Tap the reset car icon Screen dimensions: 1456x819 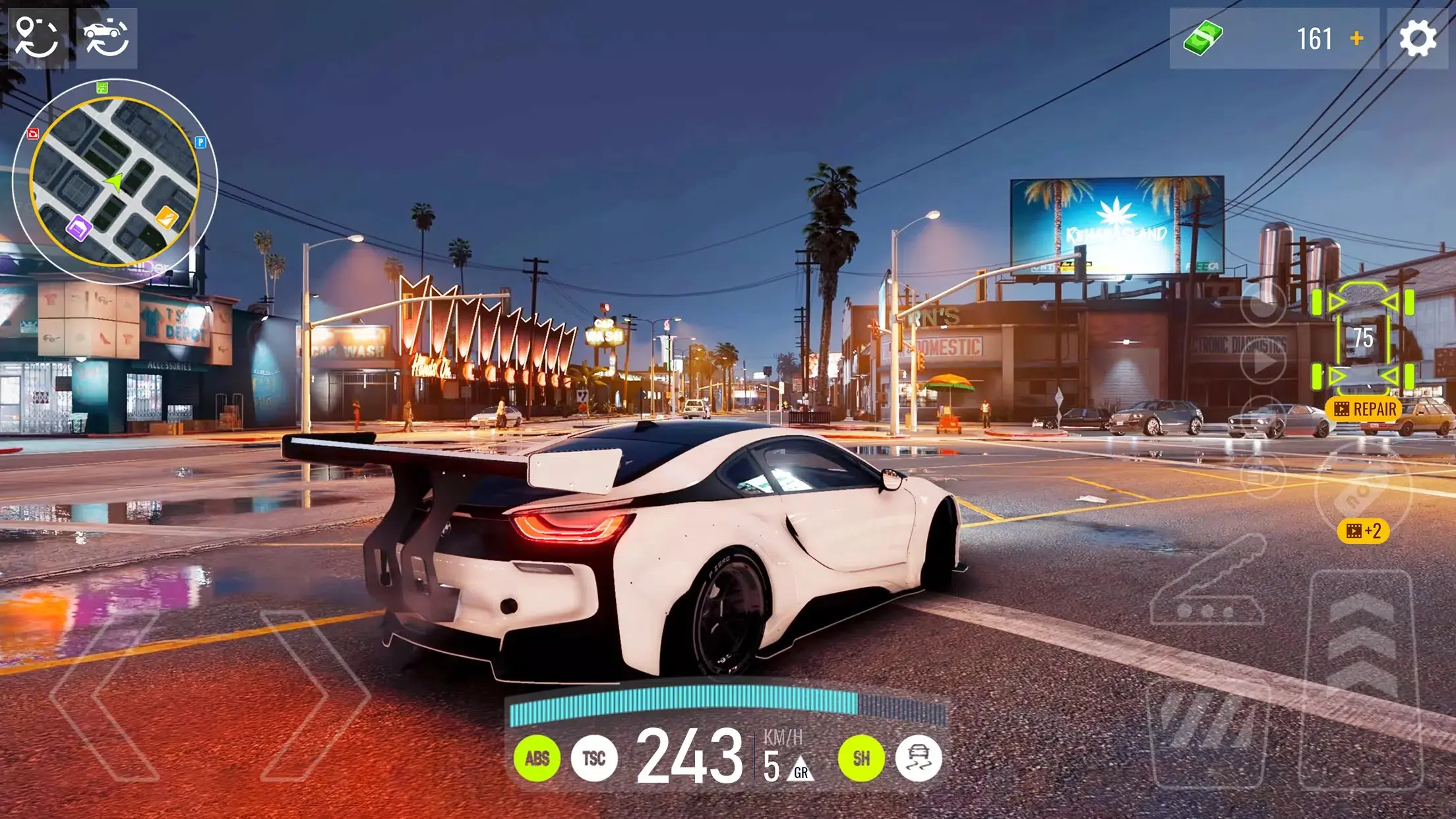[106, 38]
